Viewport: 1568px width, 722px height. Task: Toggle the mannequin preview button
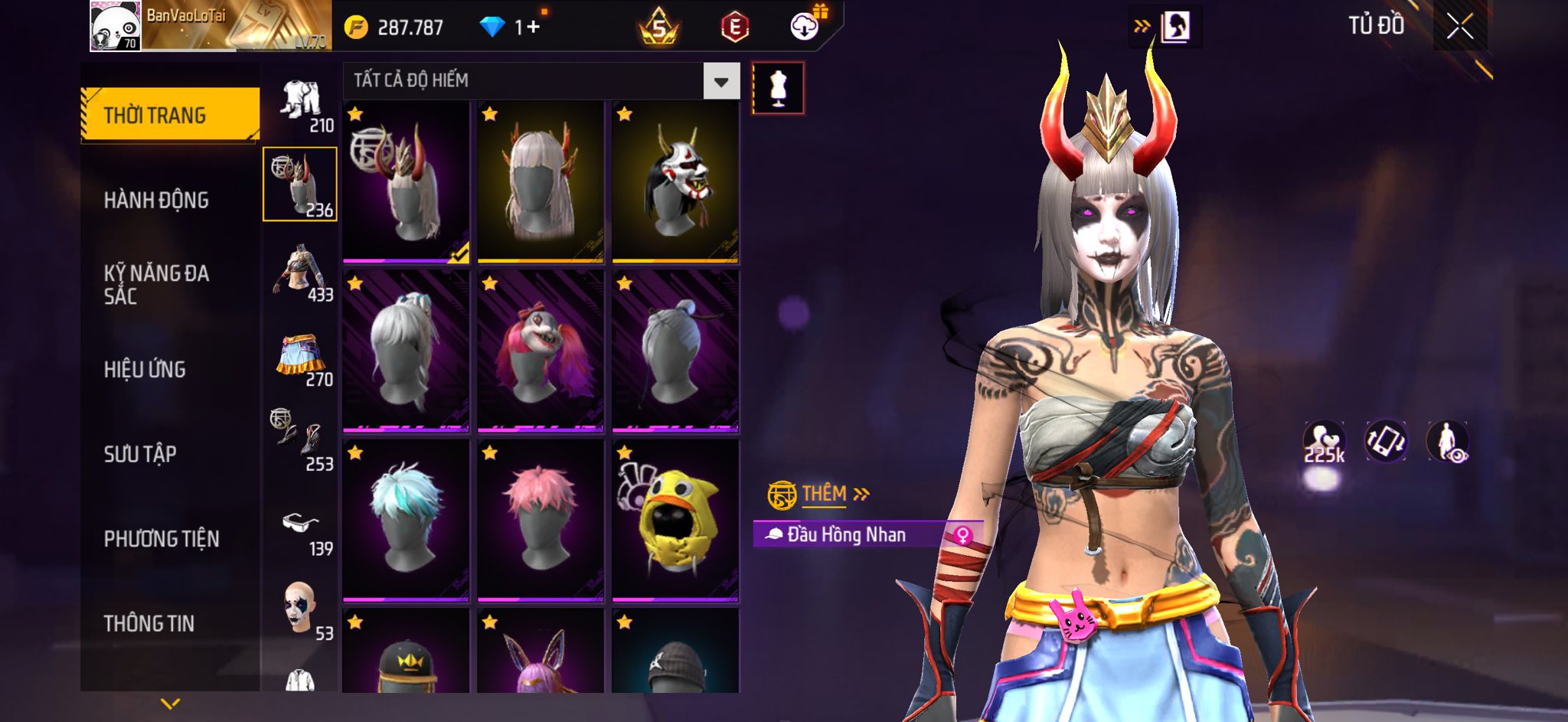(x=778, y=88)
